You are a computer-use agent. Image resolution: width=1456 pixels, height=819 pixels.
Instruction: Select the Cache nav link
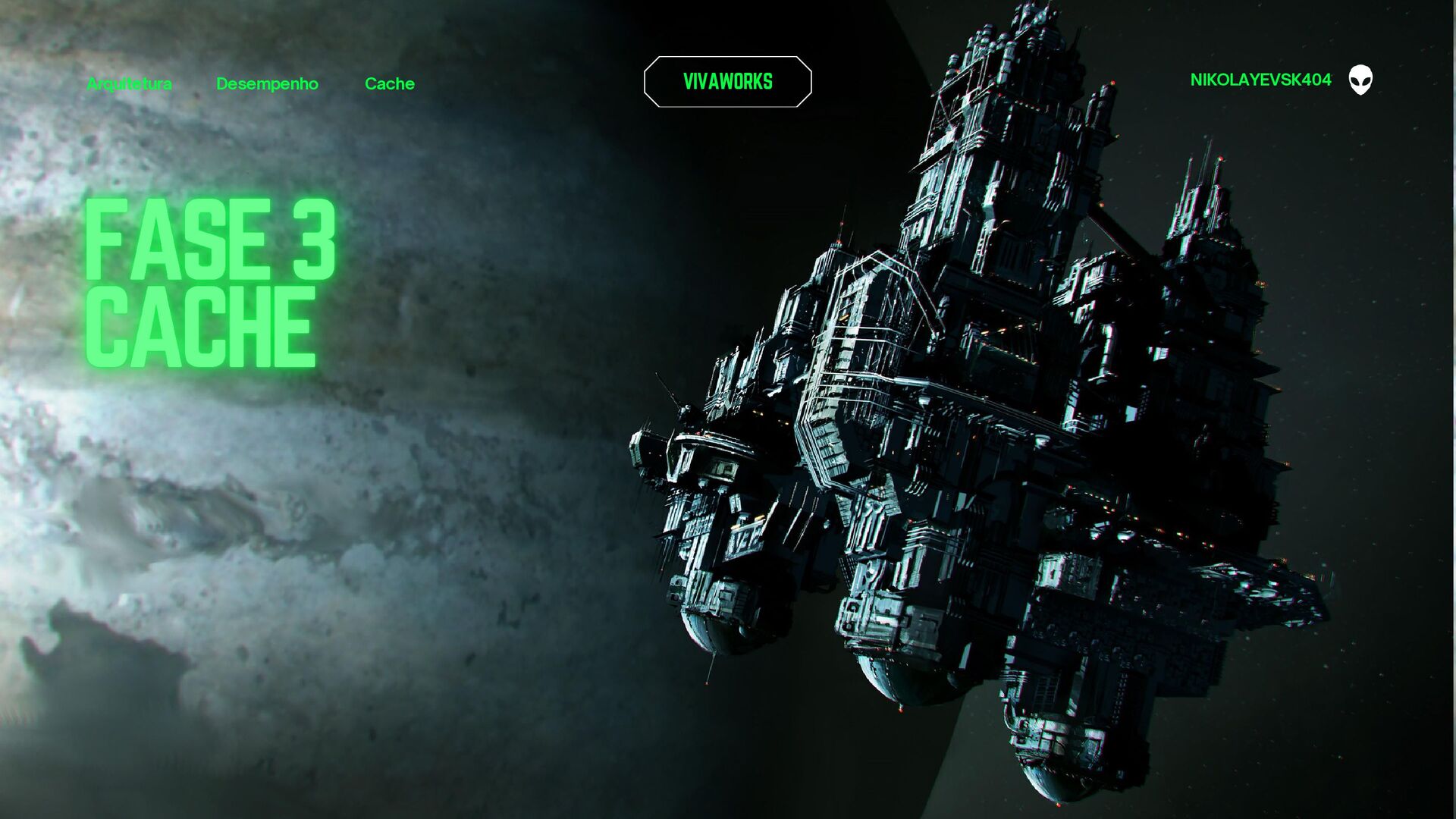tap(389, 83)
